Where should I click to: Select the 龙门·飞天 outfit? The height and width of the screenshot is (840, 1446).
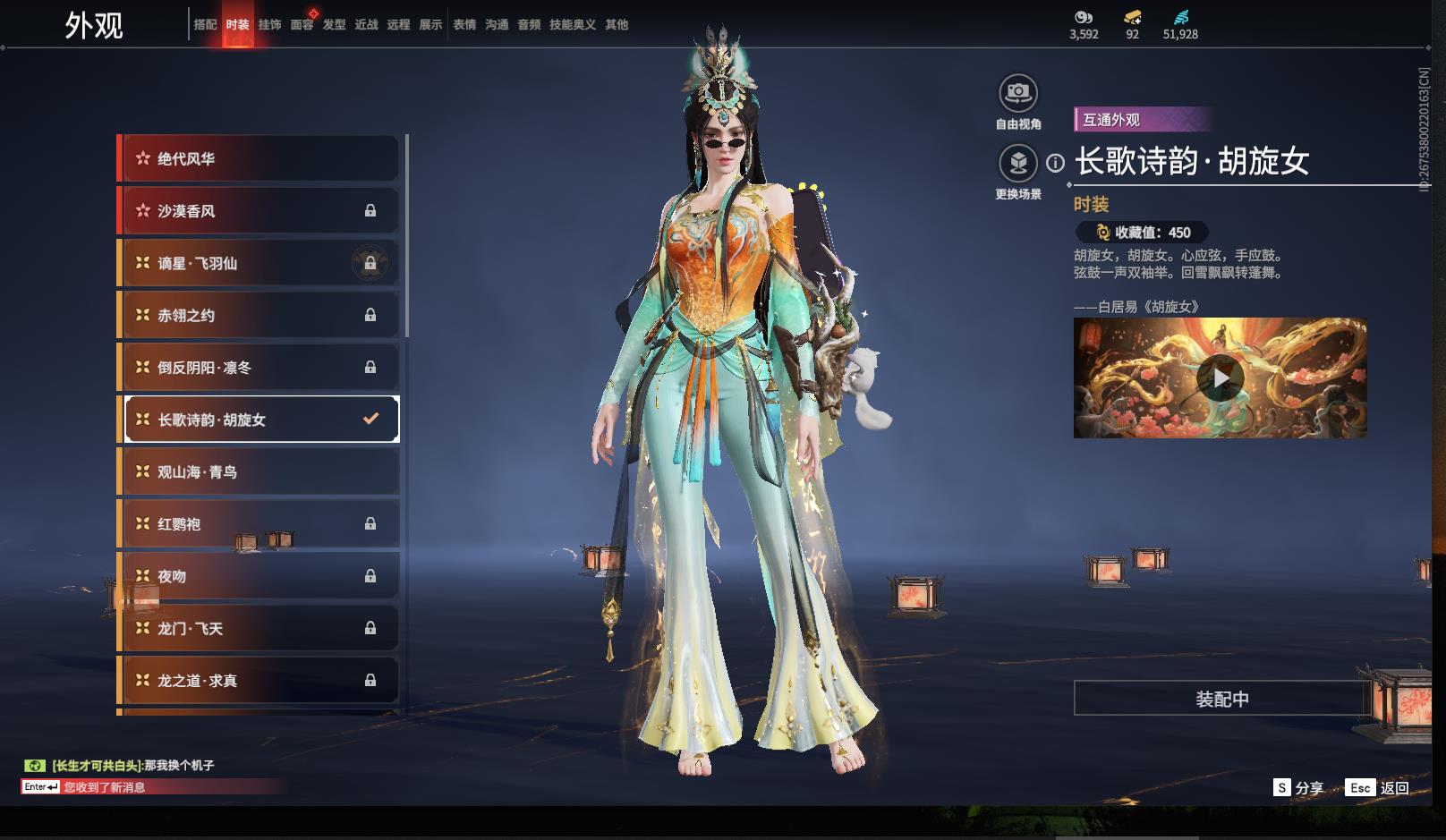click(x=259, y=629)
